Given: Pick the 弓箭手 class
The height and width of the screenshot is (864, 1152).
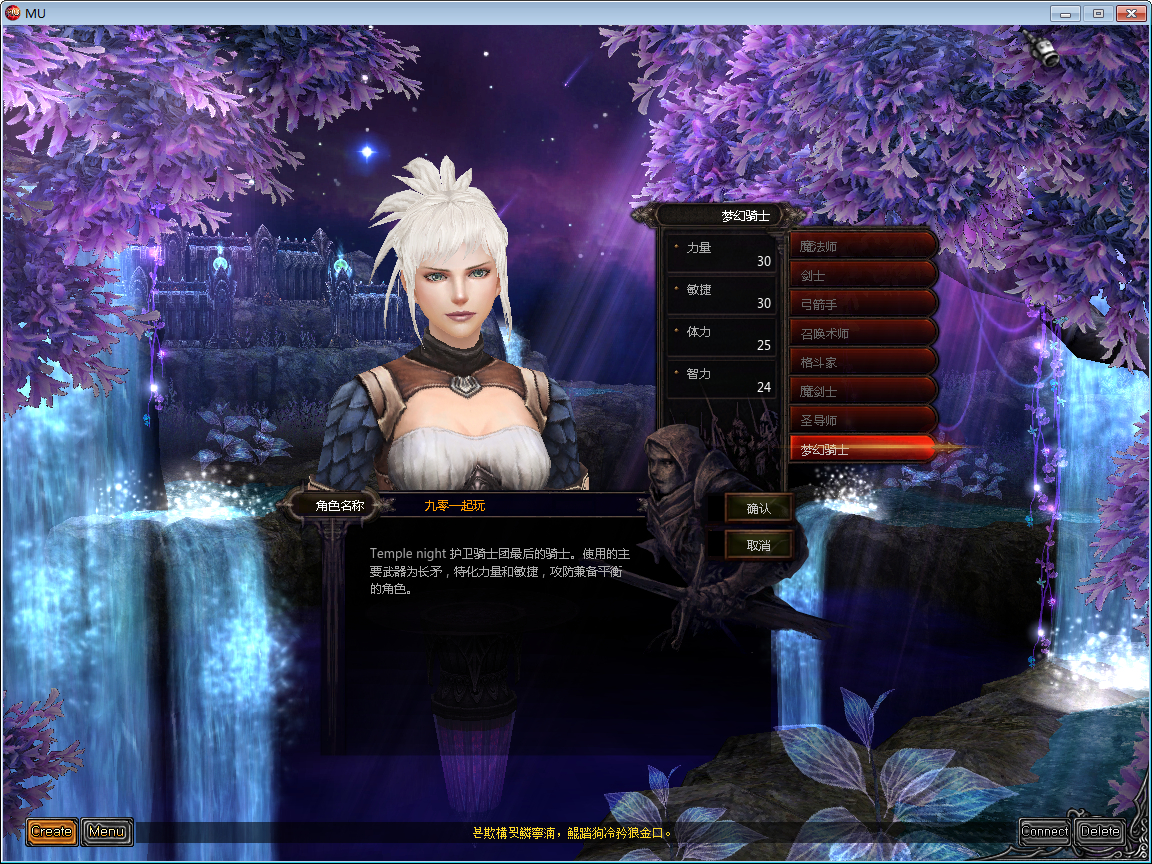Looking at the screenshot, I should 862,304.
